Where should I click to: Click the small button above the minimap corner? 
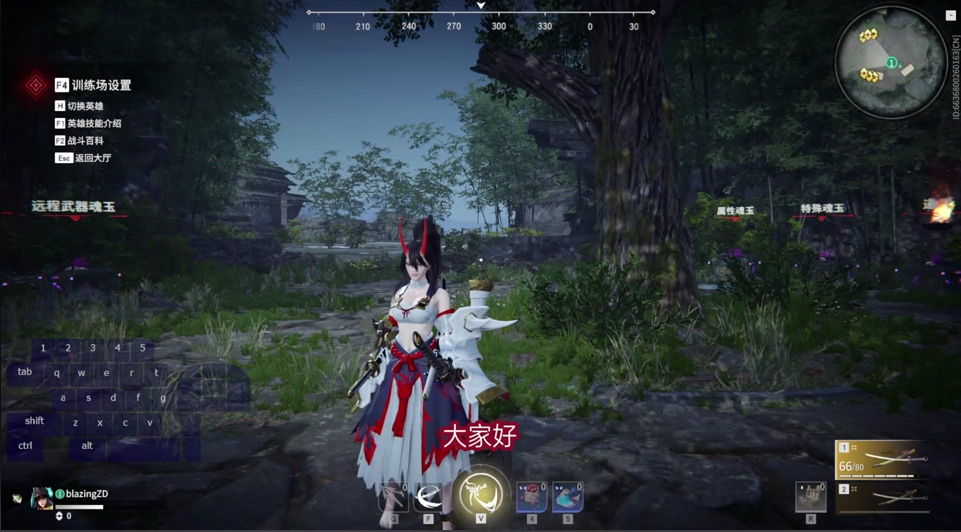pyautogui.click(x=950, y=16)
